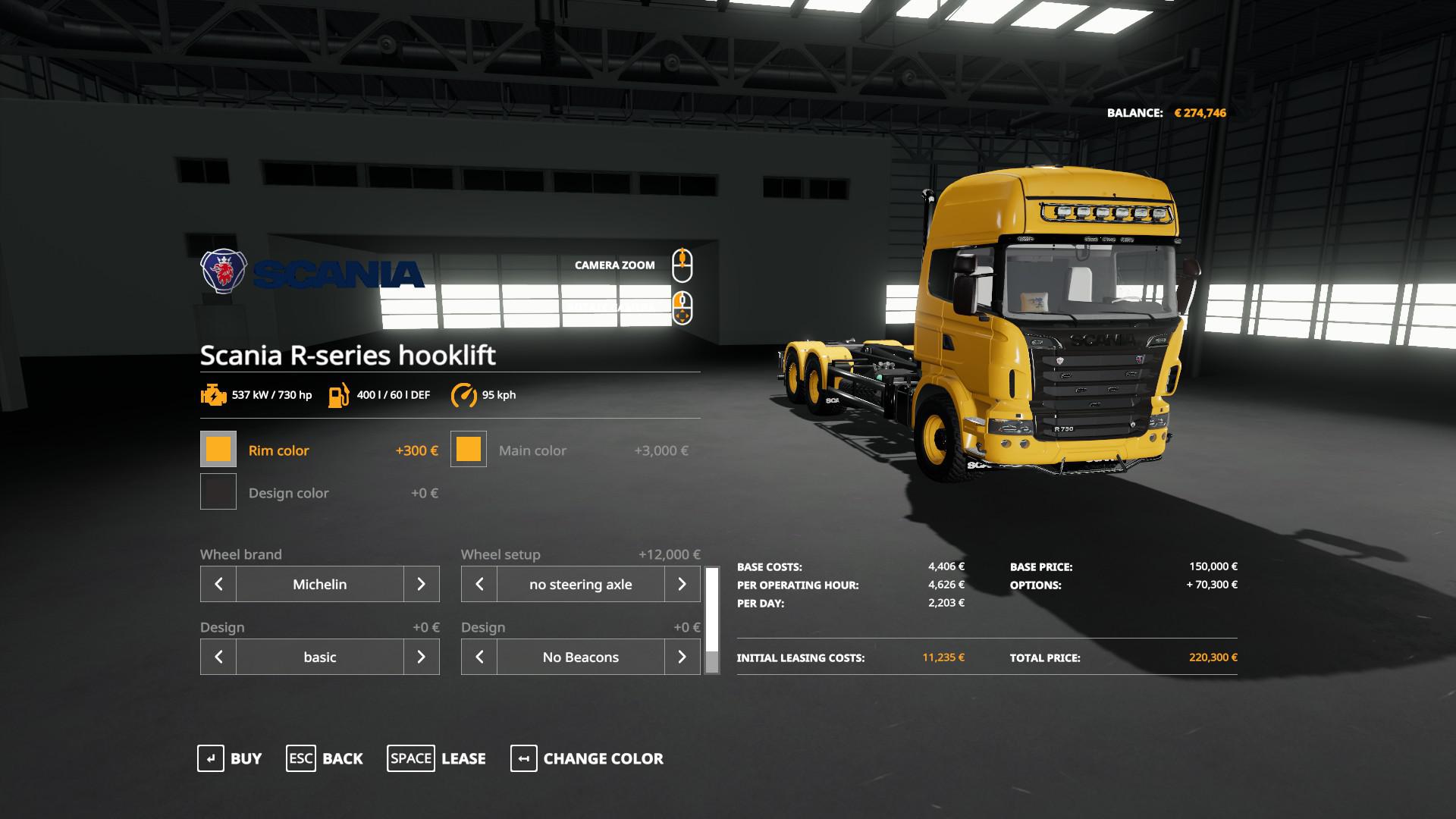
Task: Go back from the shop configuration
Action: click(325, 758)
